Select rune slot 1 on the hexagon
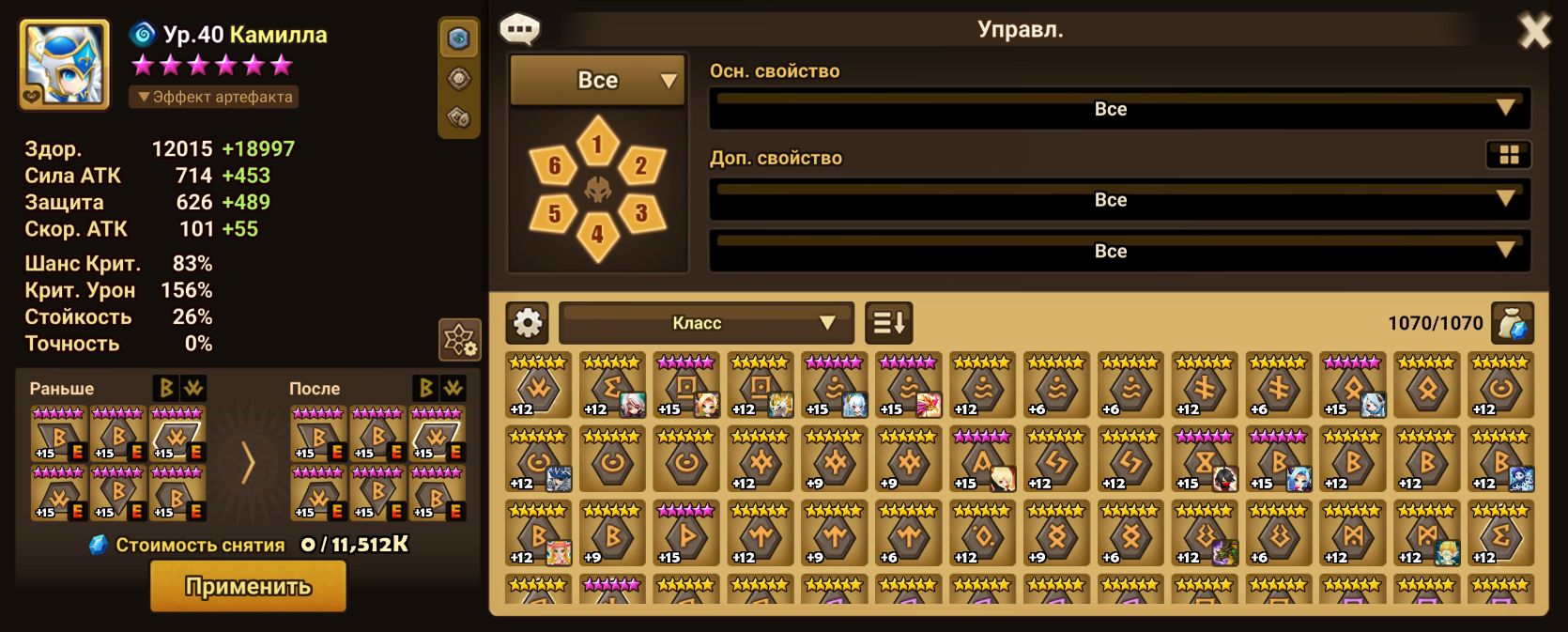The width and height of the screenshot is (1568, 632). tap(597, 144)
